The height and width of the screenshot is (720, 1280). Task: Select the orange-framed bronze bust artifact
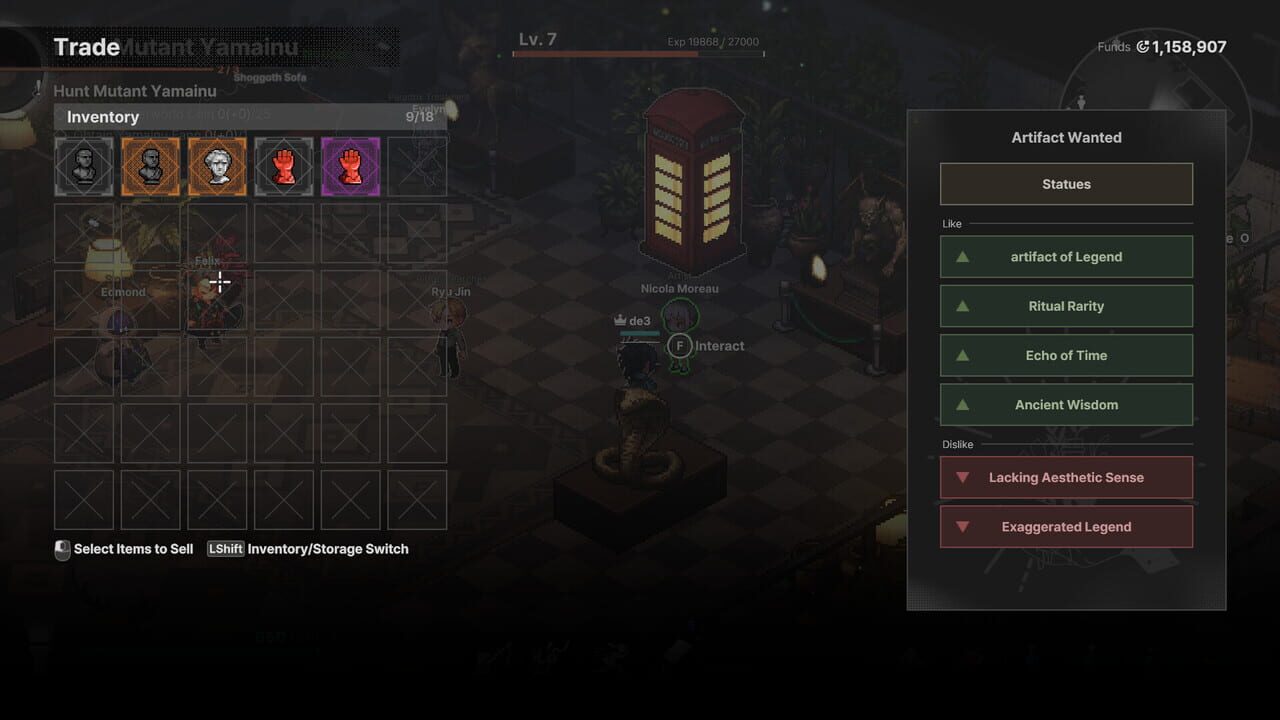point(150,166)
